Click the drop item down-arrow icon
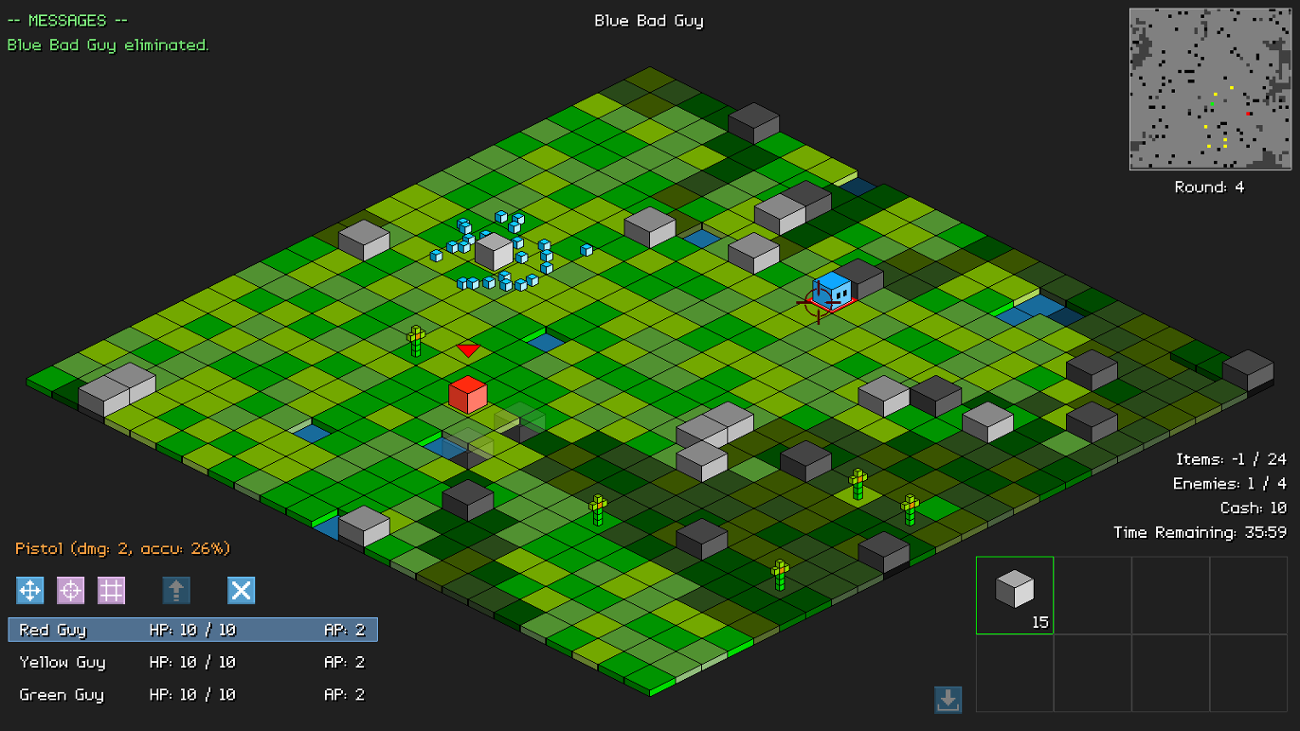Screen dimensions: 1300x731 tap(947, 701)
